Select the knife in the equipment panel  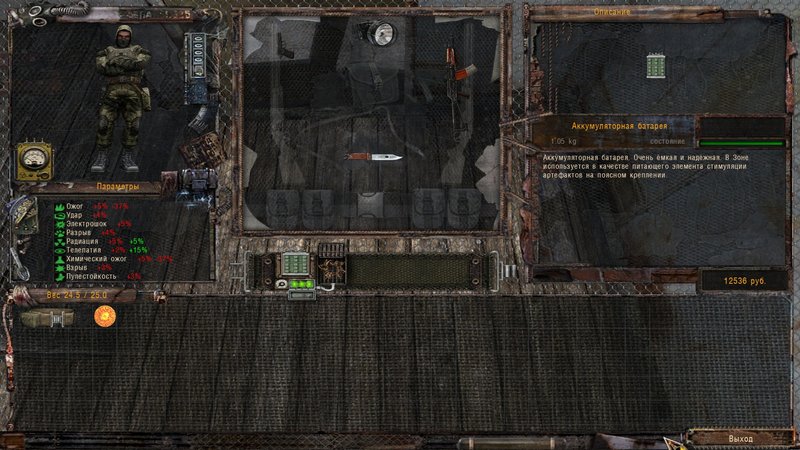(373, 157)
